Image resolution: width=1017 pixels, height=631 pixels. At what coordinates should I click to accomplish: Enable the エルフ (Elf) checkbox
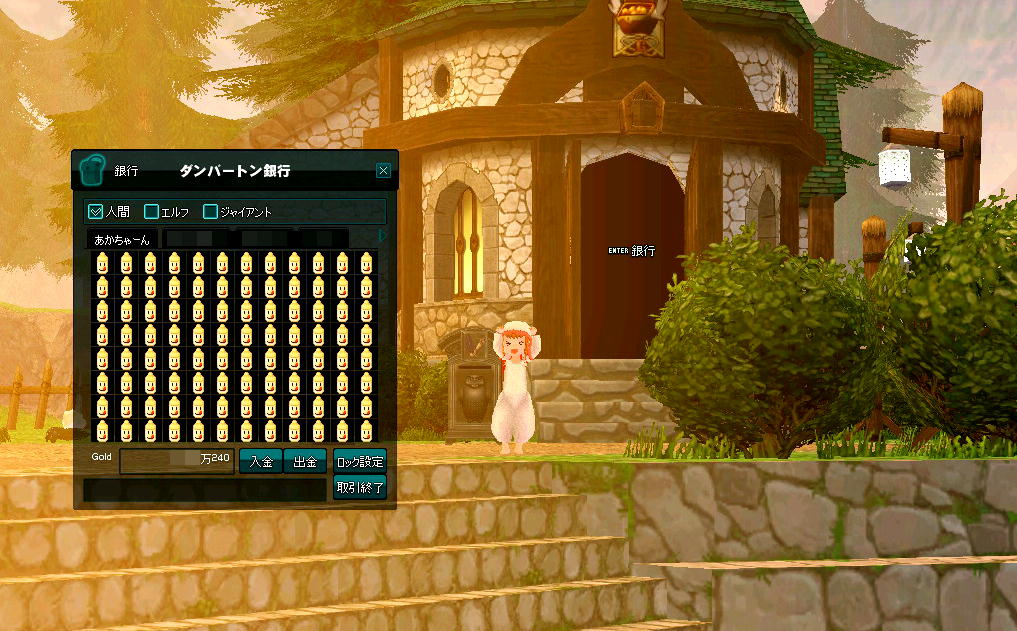coord(152,212)
